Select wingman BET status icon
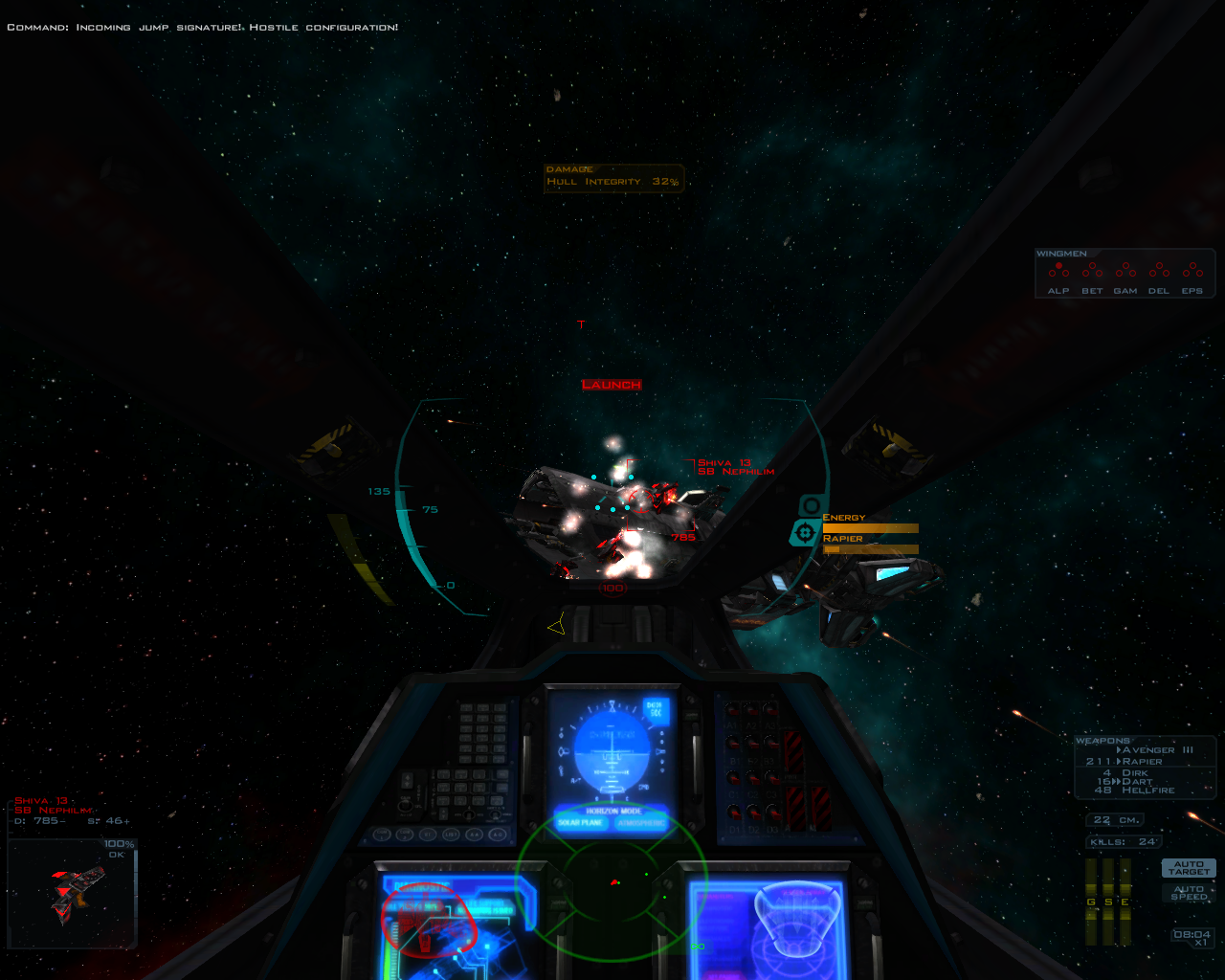 click(1092, 271)
